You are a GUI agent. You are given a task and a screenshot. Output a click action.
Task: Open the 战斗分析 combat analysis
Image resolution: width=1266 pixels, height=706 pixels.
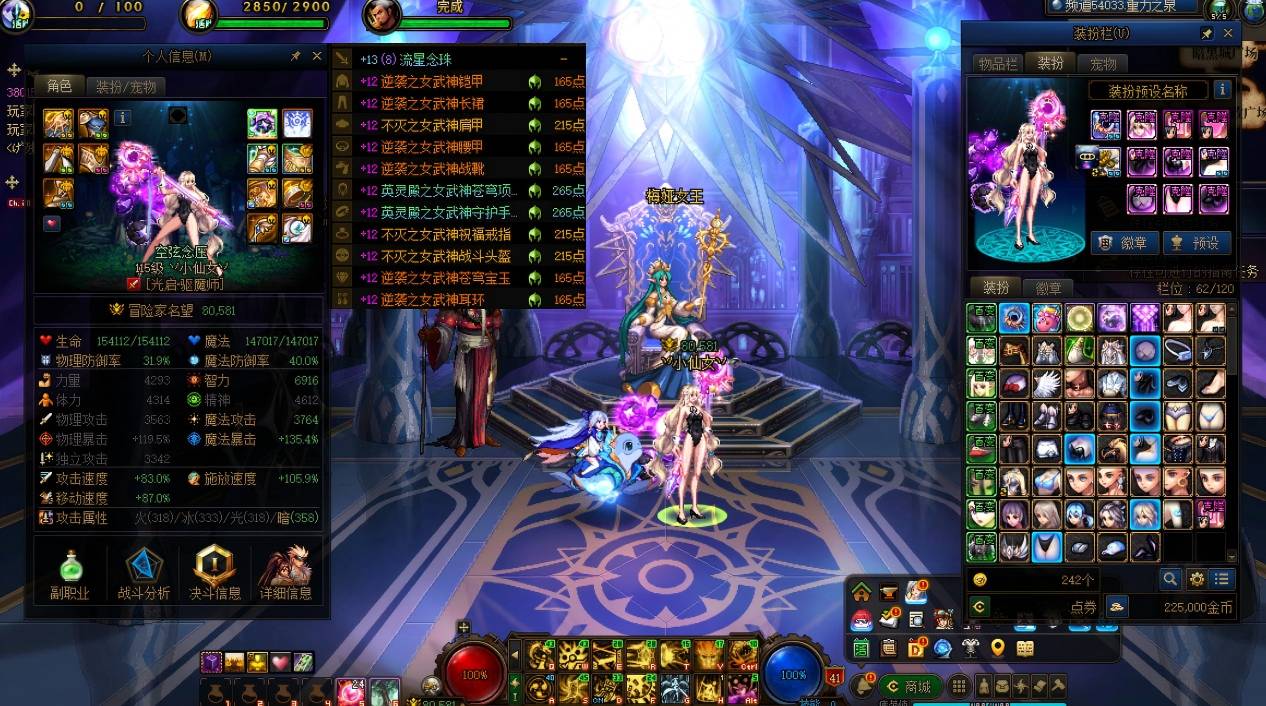(x=144, y=576)
